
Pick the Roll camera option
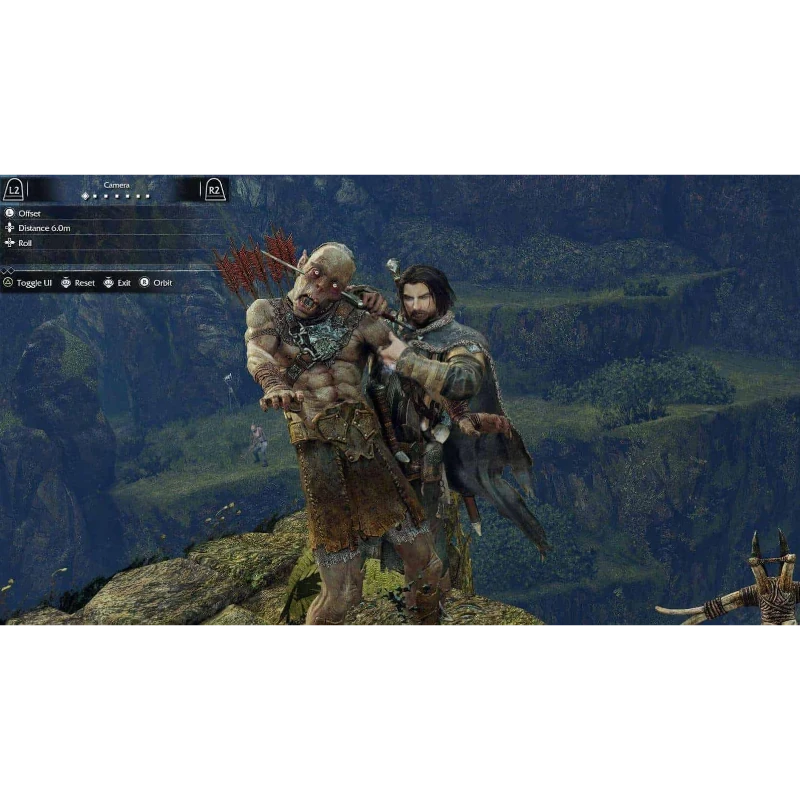point(25,243)
